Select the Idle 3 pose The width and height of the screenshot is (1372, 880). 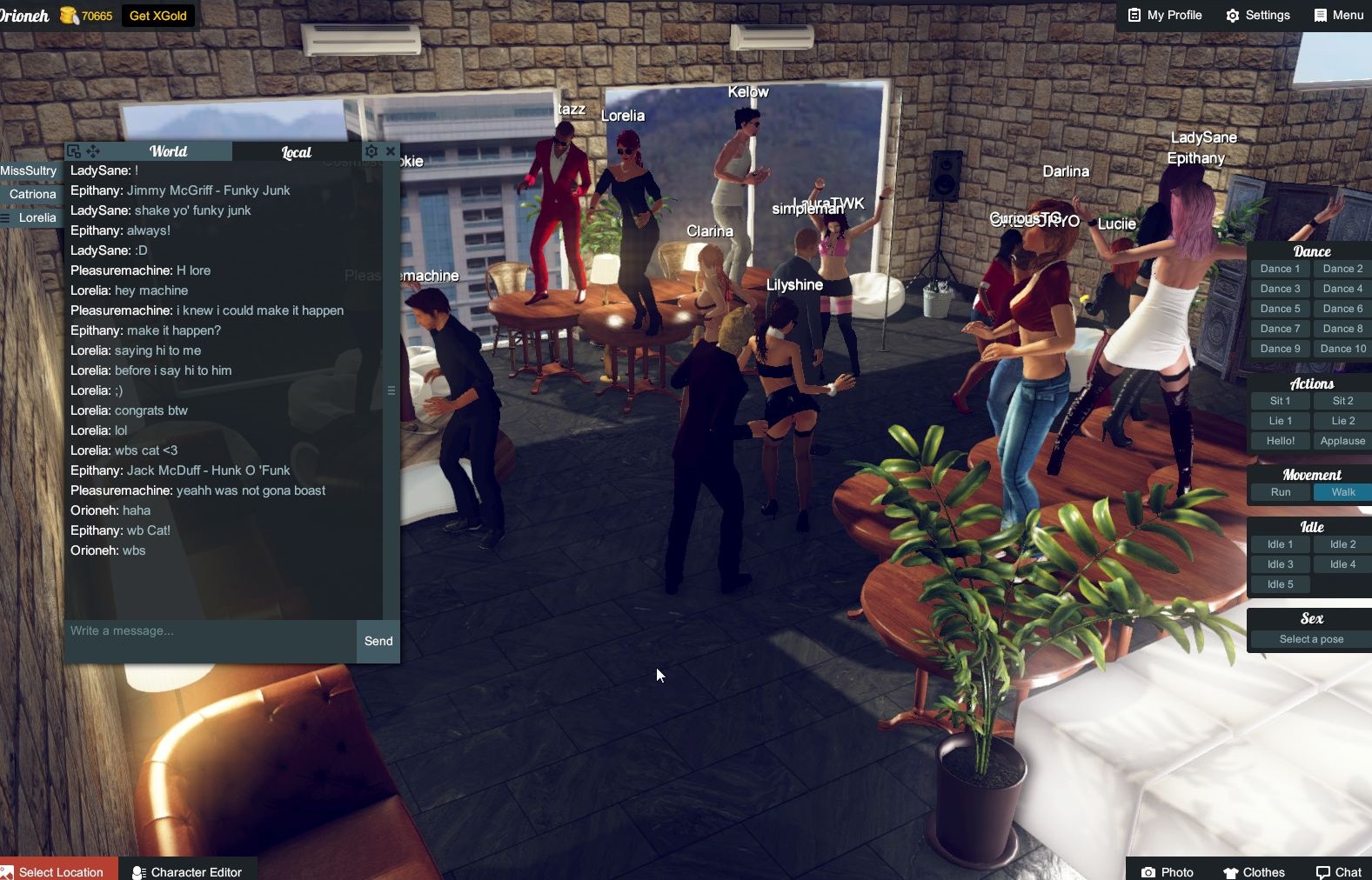click(1280, 564)
